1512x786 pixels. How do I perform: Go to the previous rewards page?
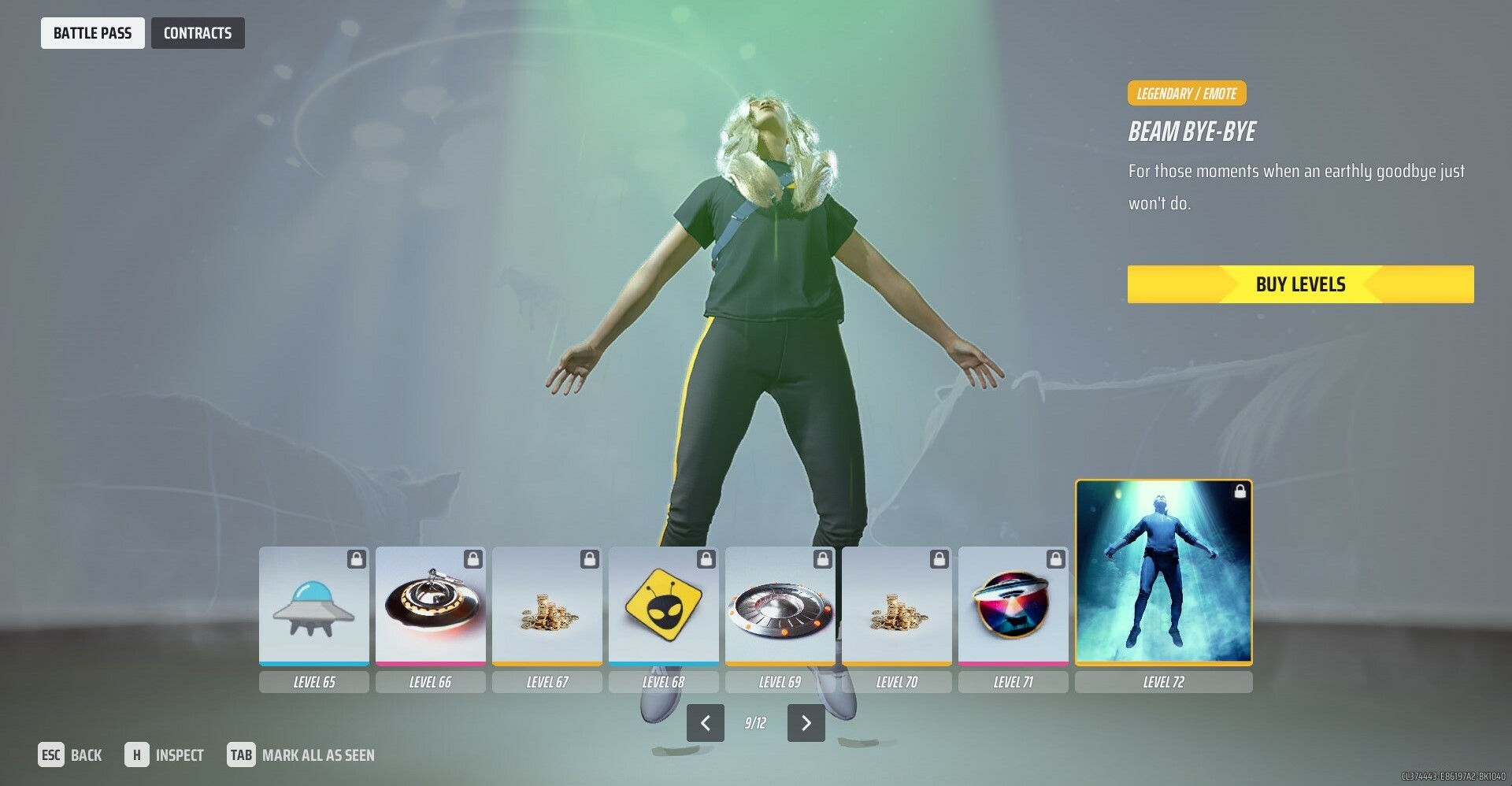tap(705, 723)
